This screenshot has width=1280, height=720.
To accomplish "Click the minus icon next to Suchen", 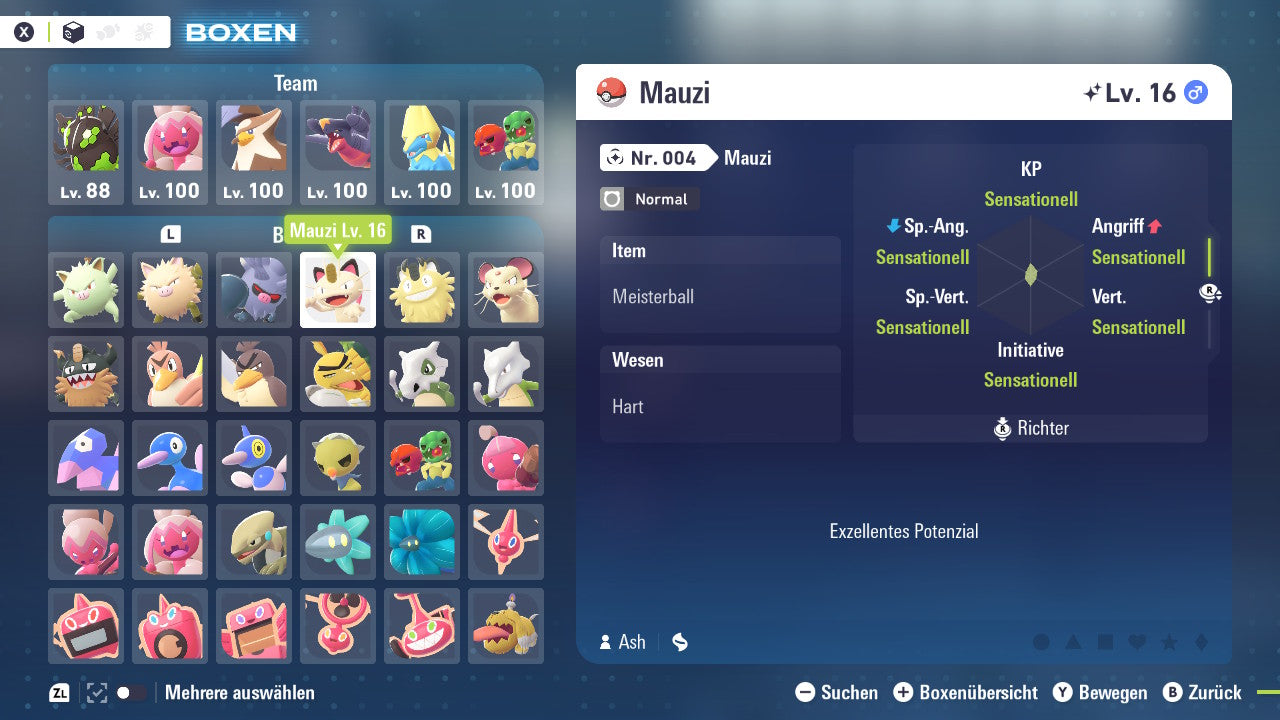I will coord(806,692).
